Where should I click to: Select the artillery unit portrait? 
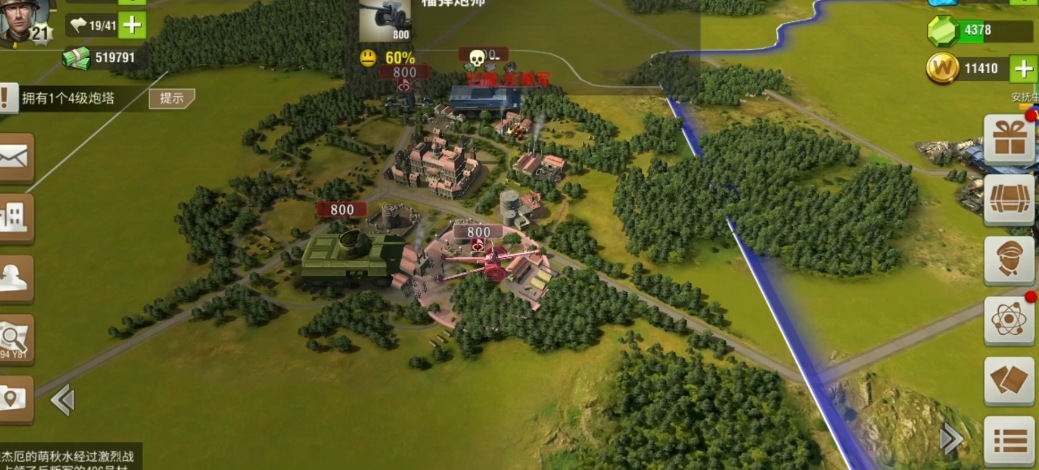(385, 20)
